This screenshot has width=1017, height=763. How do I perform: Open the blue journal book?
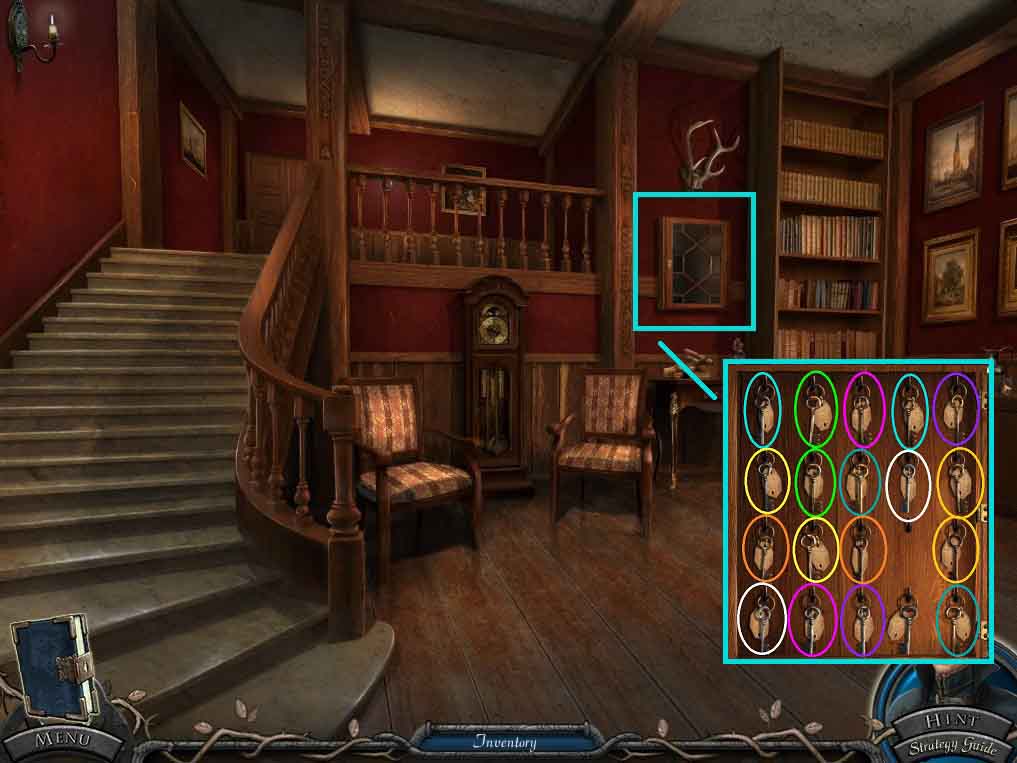54,667
